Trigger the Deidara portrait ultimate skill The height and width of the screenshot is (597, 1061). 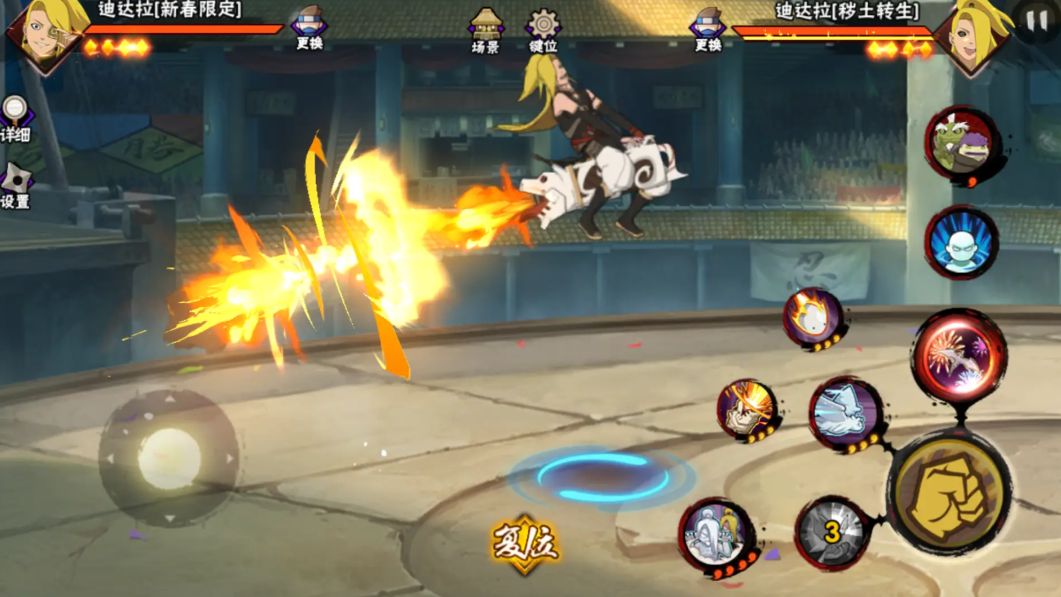(x=748, y=409)
